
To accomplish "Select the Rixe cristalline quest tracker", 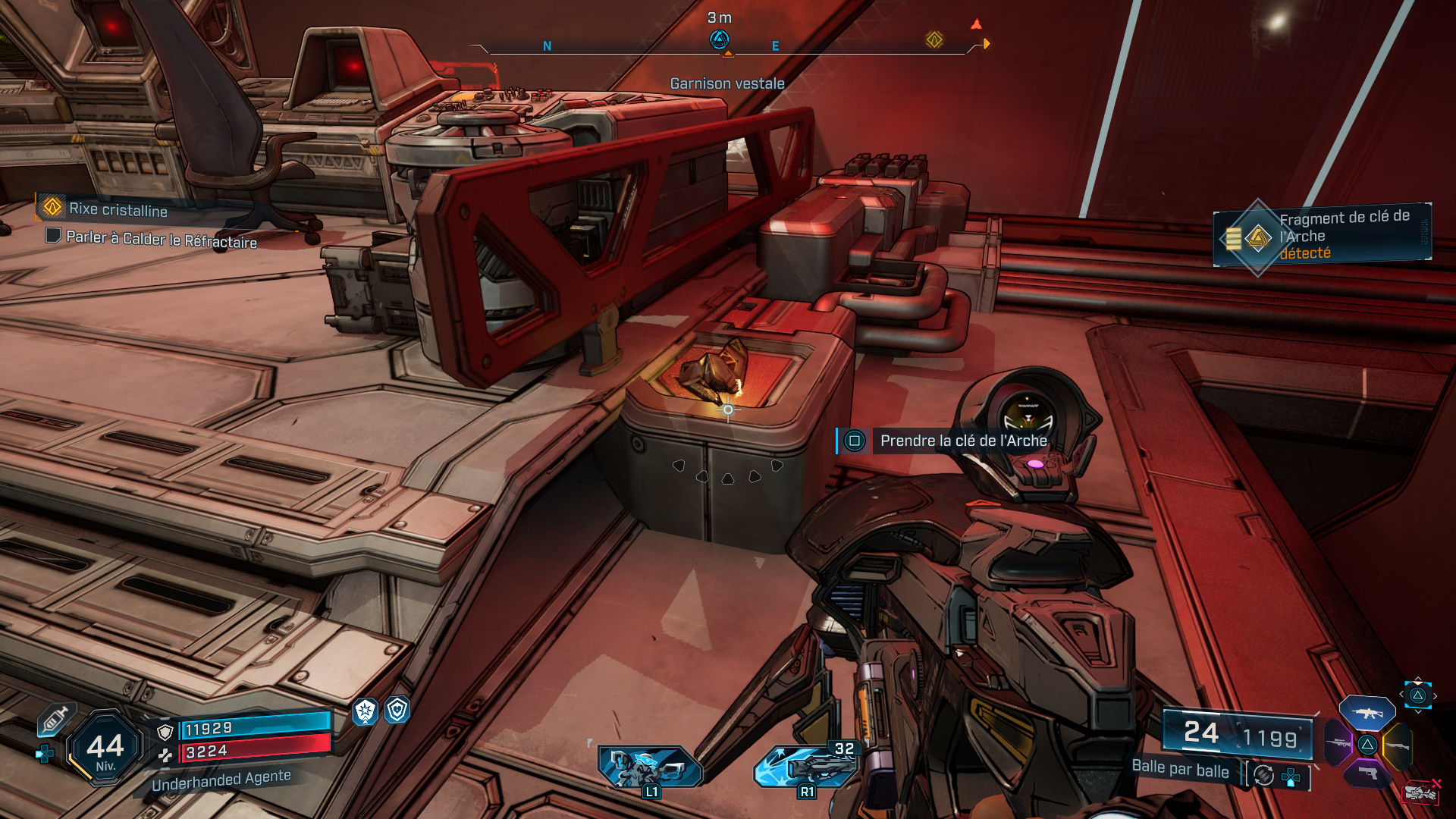I will (118, 209).
